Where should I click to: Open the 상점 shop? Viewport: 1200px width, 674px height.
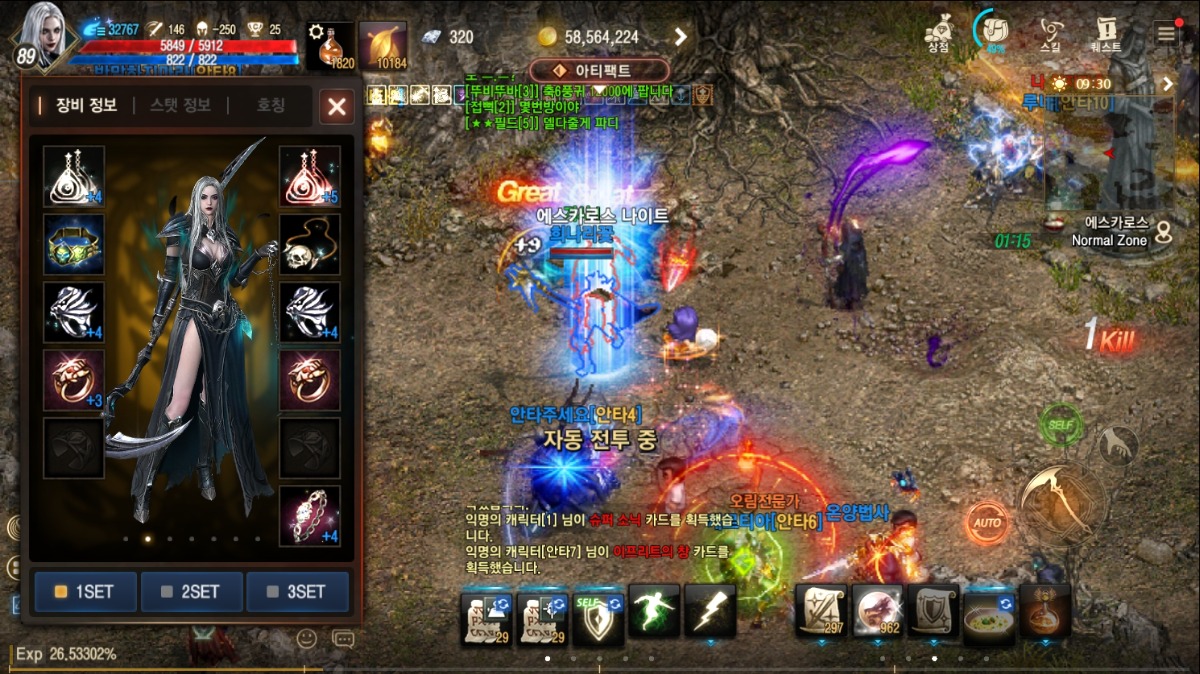point(938,35)
